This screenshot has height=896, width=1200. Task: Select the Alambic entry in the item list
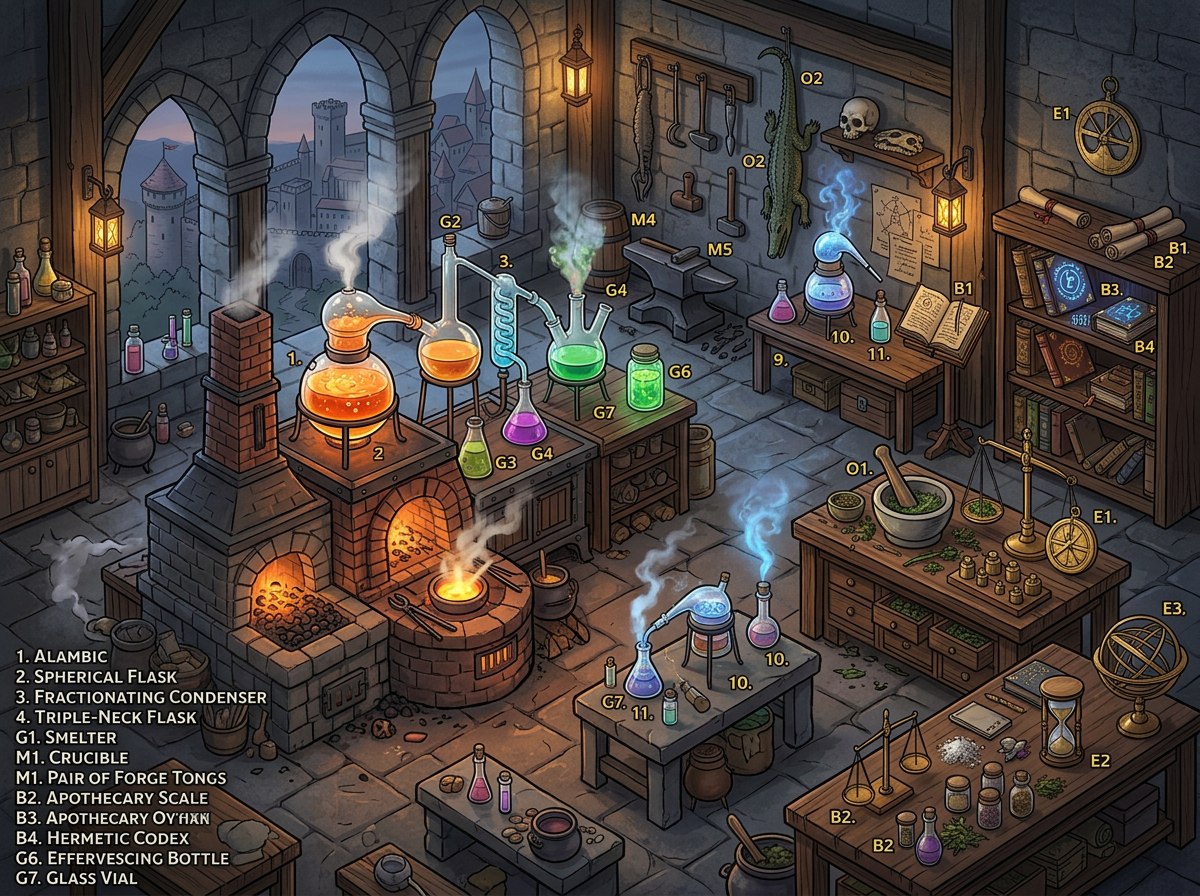pyautogui.click(x=62, y=656)
